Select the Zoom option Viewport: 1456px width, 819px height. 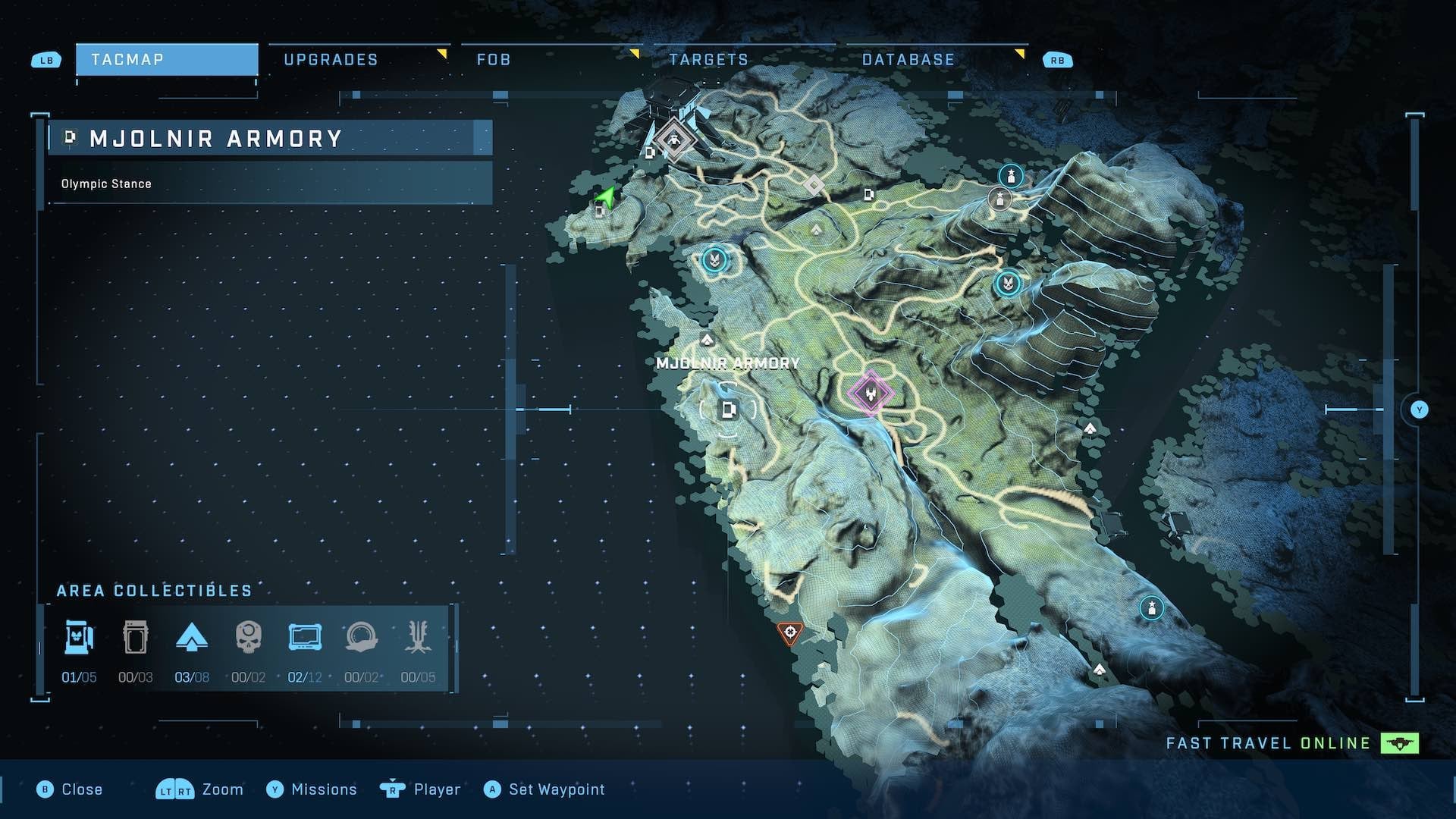200,789
